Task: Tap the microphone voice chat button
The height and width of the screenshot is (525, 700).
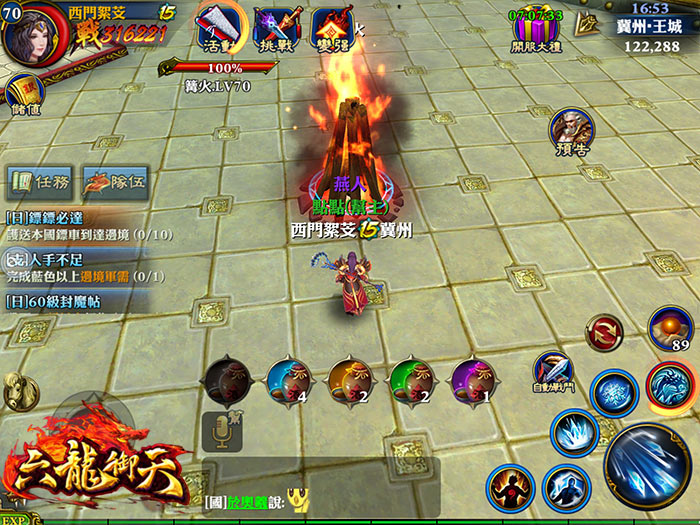Action: [221, 430]
